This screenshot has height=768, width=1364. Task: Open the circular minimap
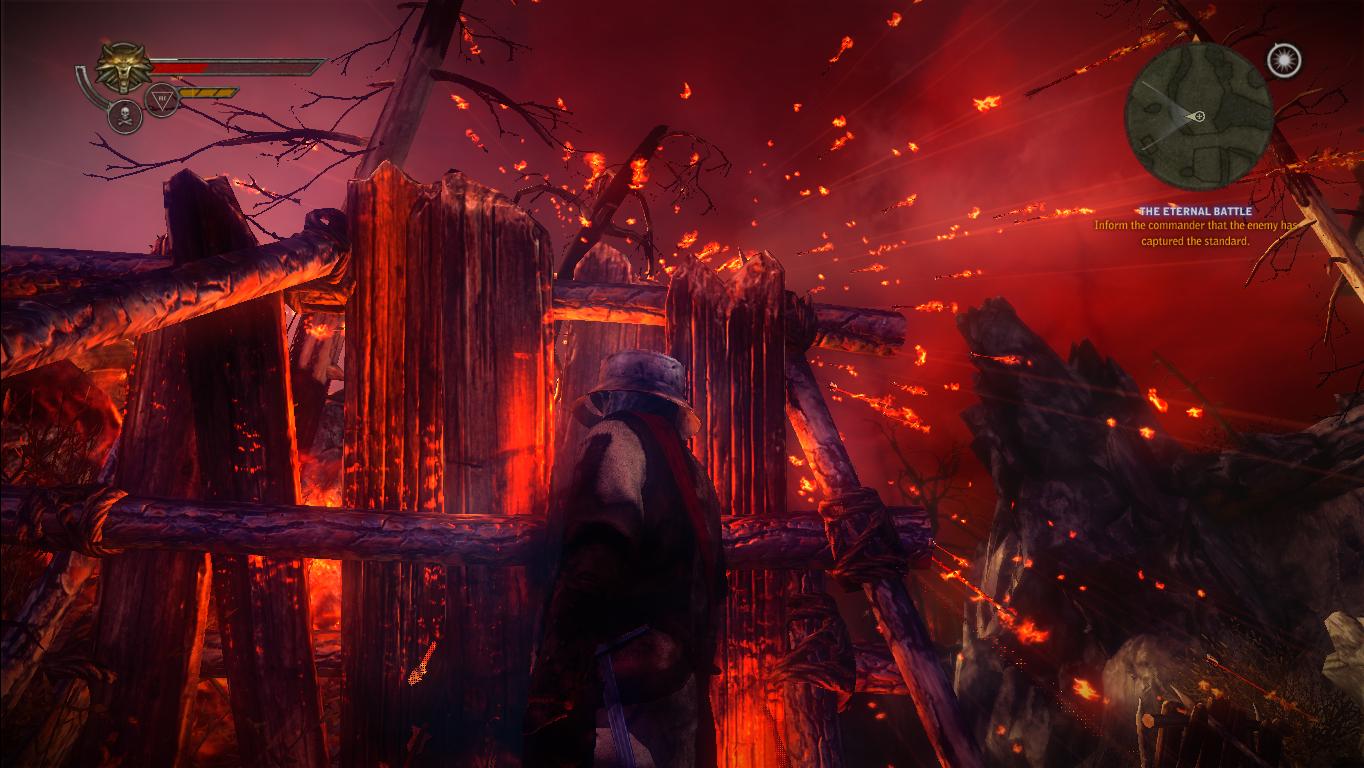click(x=1198, y=115)
